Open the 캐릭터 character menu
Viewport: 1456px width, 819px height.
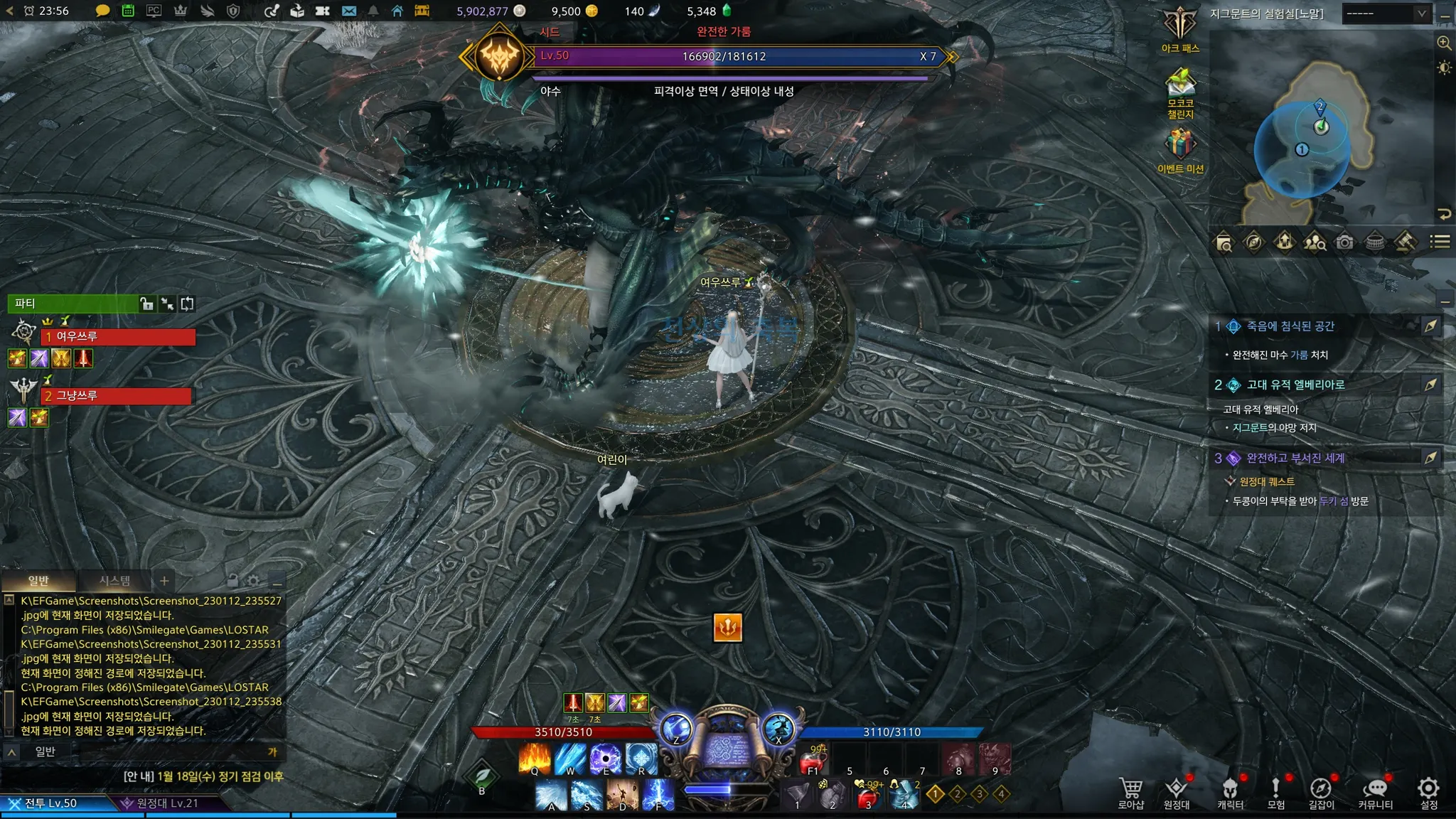click(x=1230, y=791)
